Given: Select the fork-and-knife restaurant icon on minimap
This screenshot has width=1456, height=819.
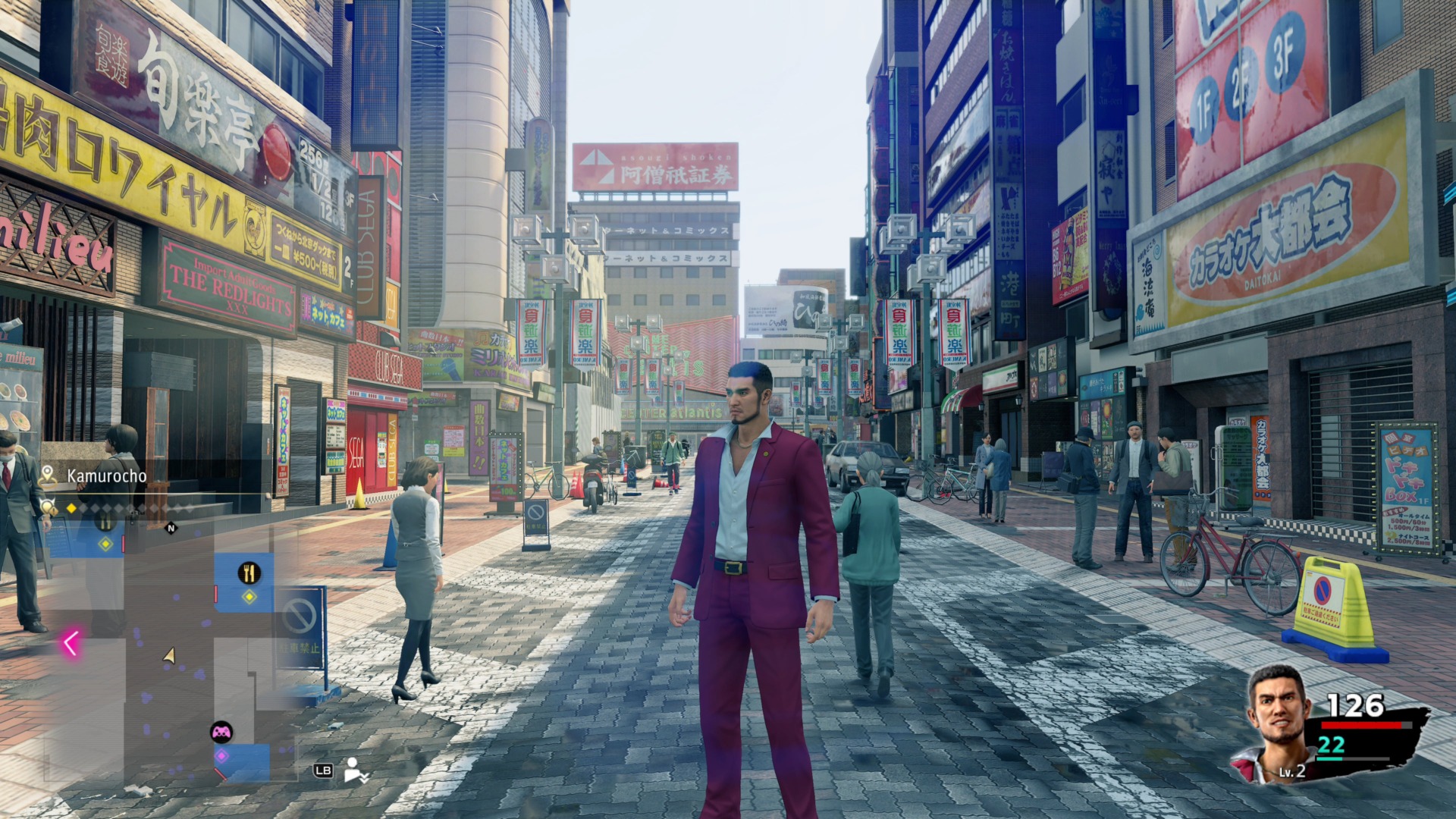Looking at the screenshot, I should click(x=249, y=572).
